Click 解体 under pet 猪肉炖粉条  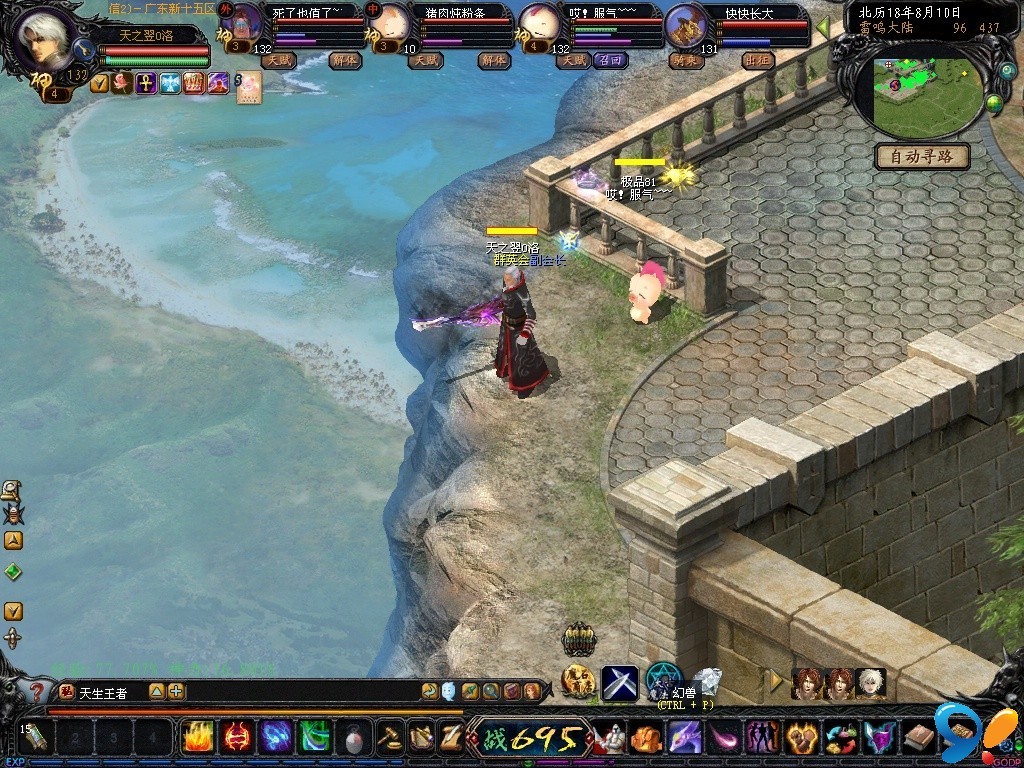pyautogui.click(x=493, y=60)
